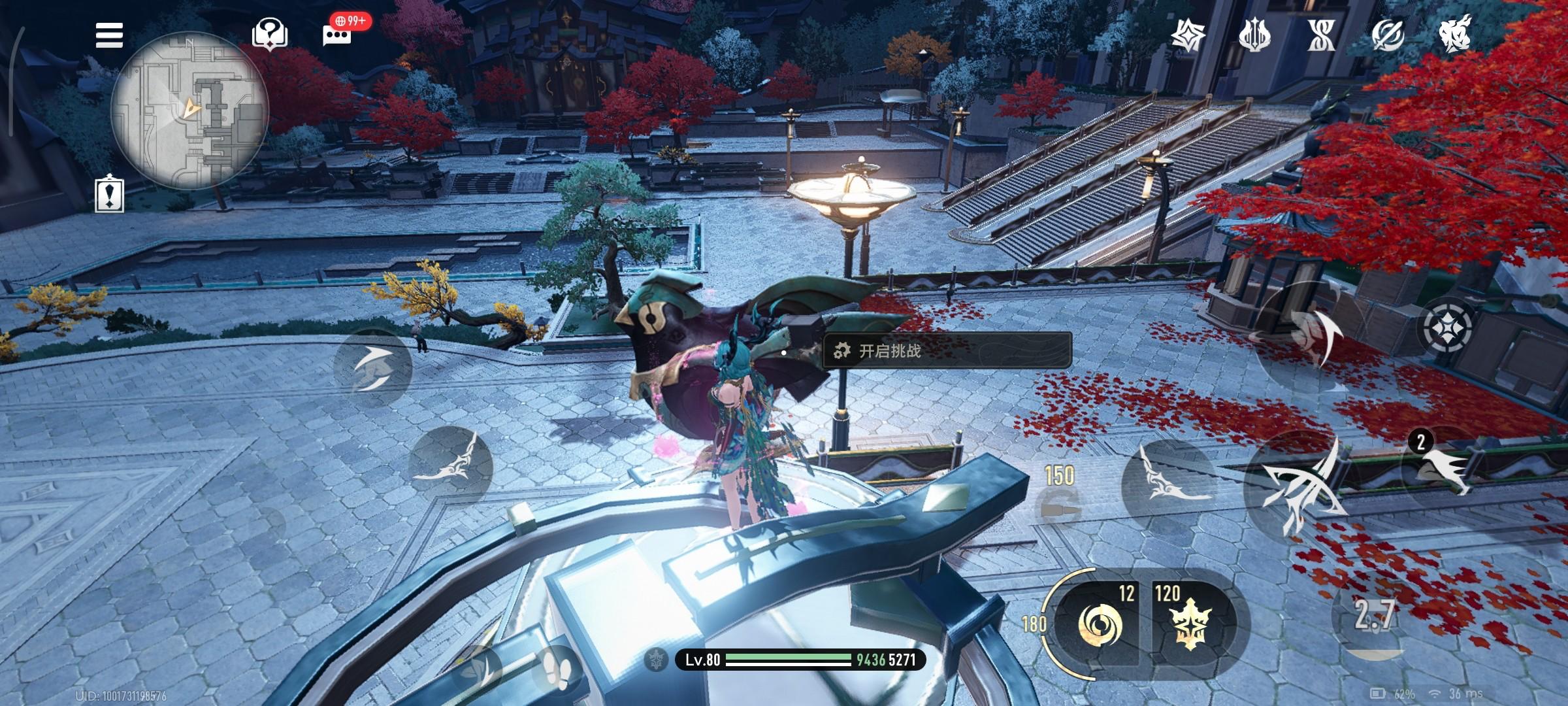Select the 开启挑战 start challenge prompt
Screen dimensions: 1568x706
point(947,351)
